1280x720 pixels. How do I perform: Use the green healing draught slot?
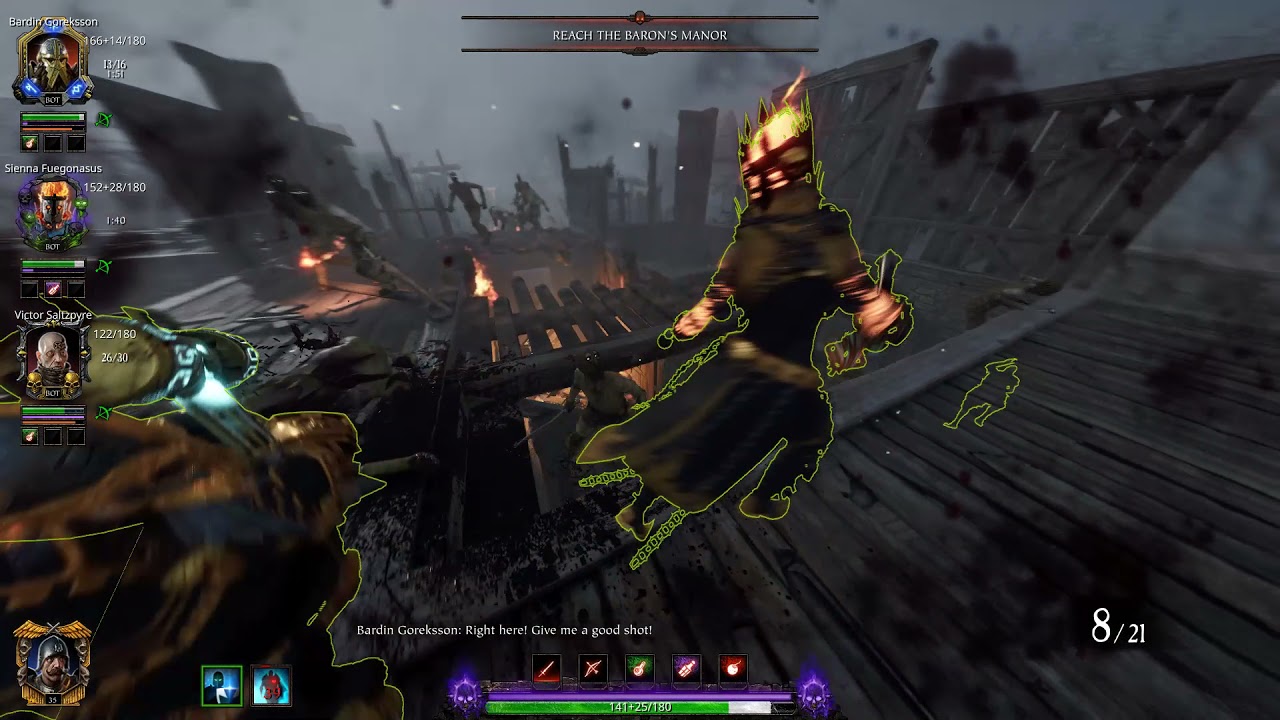(x=640, y=668)
